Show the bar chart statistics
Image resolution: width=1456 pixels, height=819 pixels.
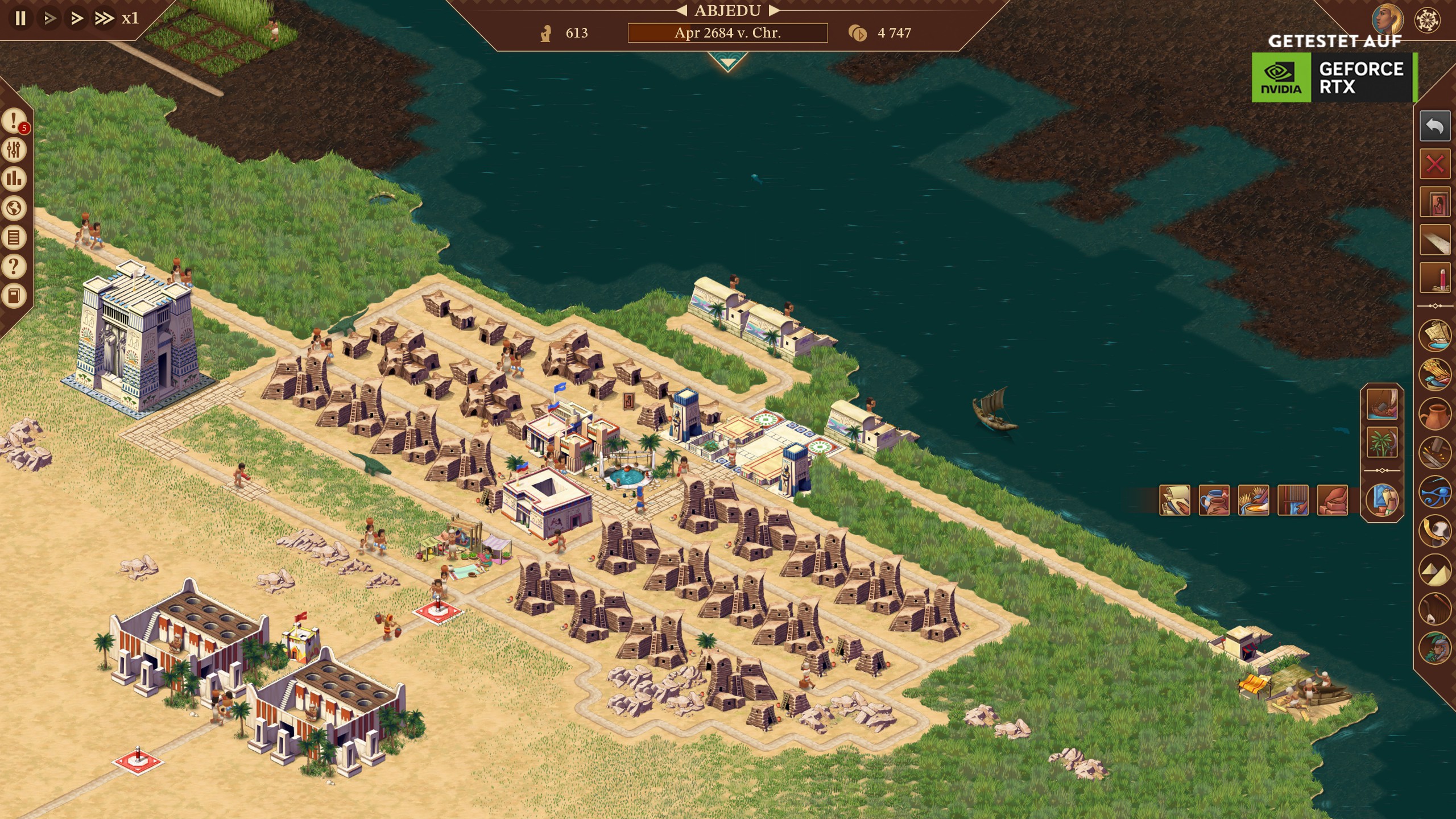(14, 179)
